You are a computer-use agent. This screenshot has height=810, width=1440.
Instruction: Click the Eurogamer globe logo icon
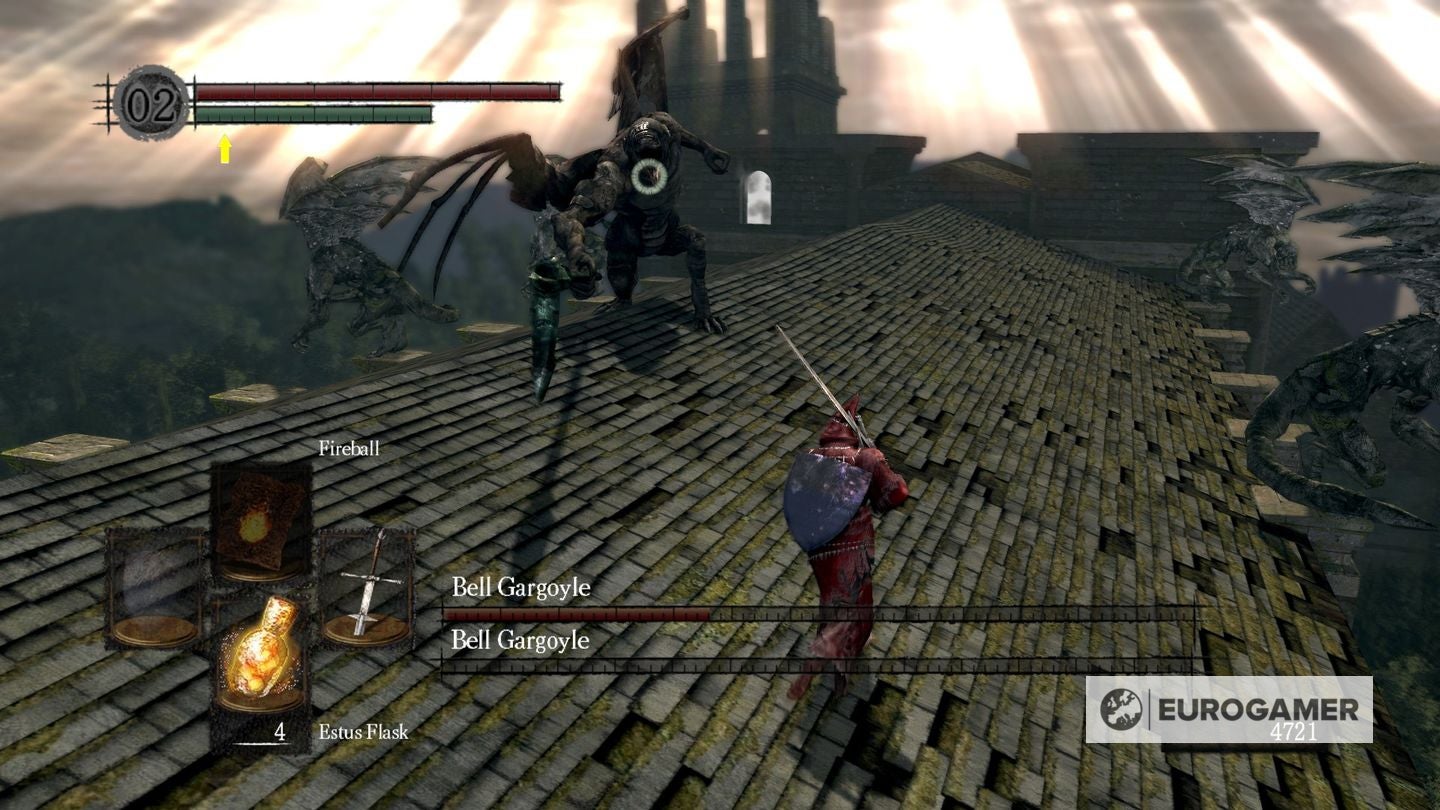tap(1120, 711)
